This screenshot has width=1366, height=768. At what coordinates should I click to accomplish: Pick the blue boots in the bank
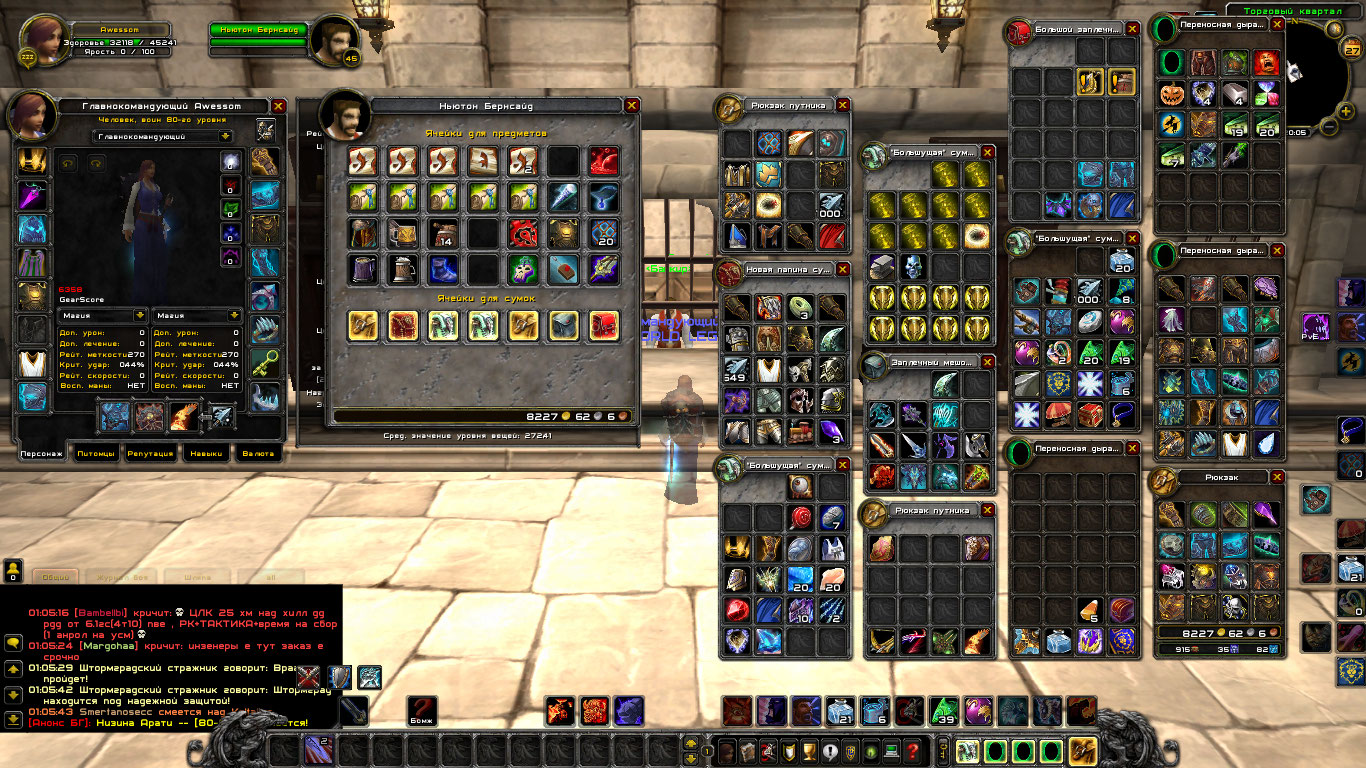point(442,269)
